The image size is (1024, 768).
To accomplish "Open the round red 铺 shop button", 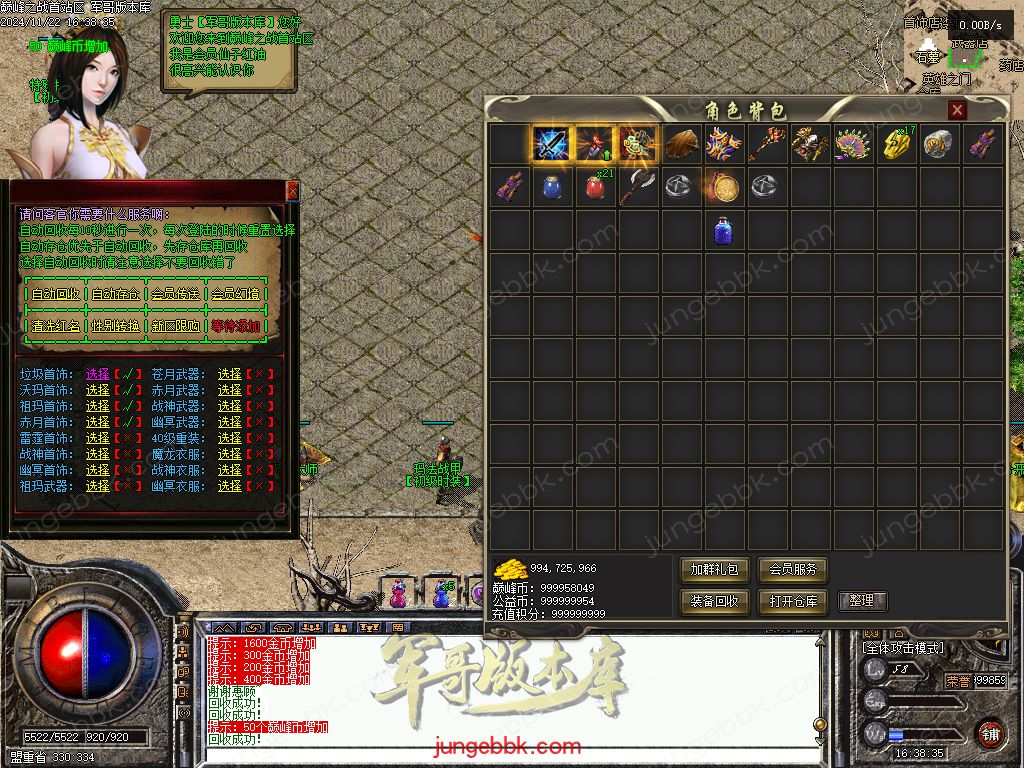I will point(990,733).
